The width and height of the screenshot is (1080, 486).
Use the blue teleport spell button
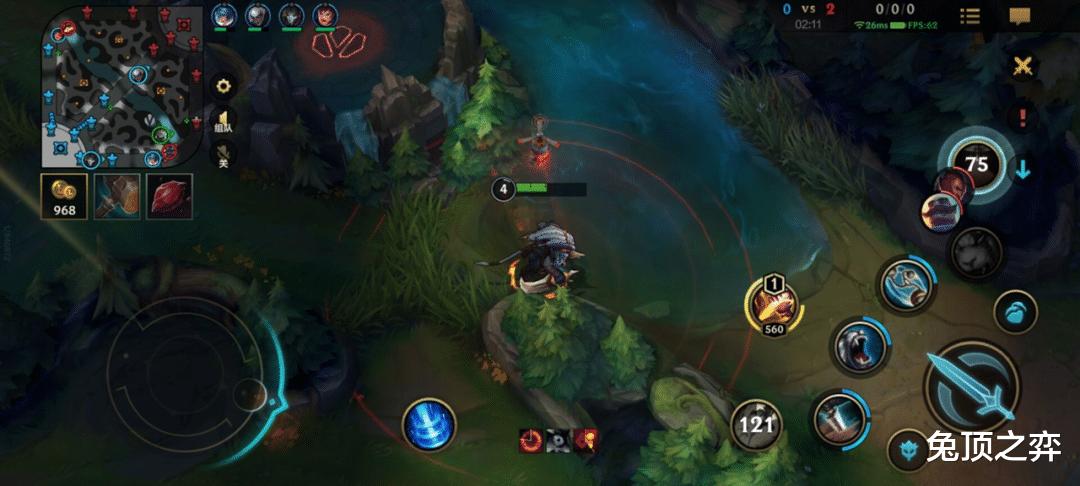click(430, 423)
